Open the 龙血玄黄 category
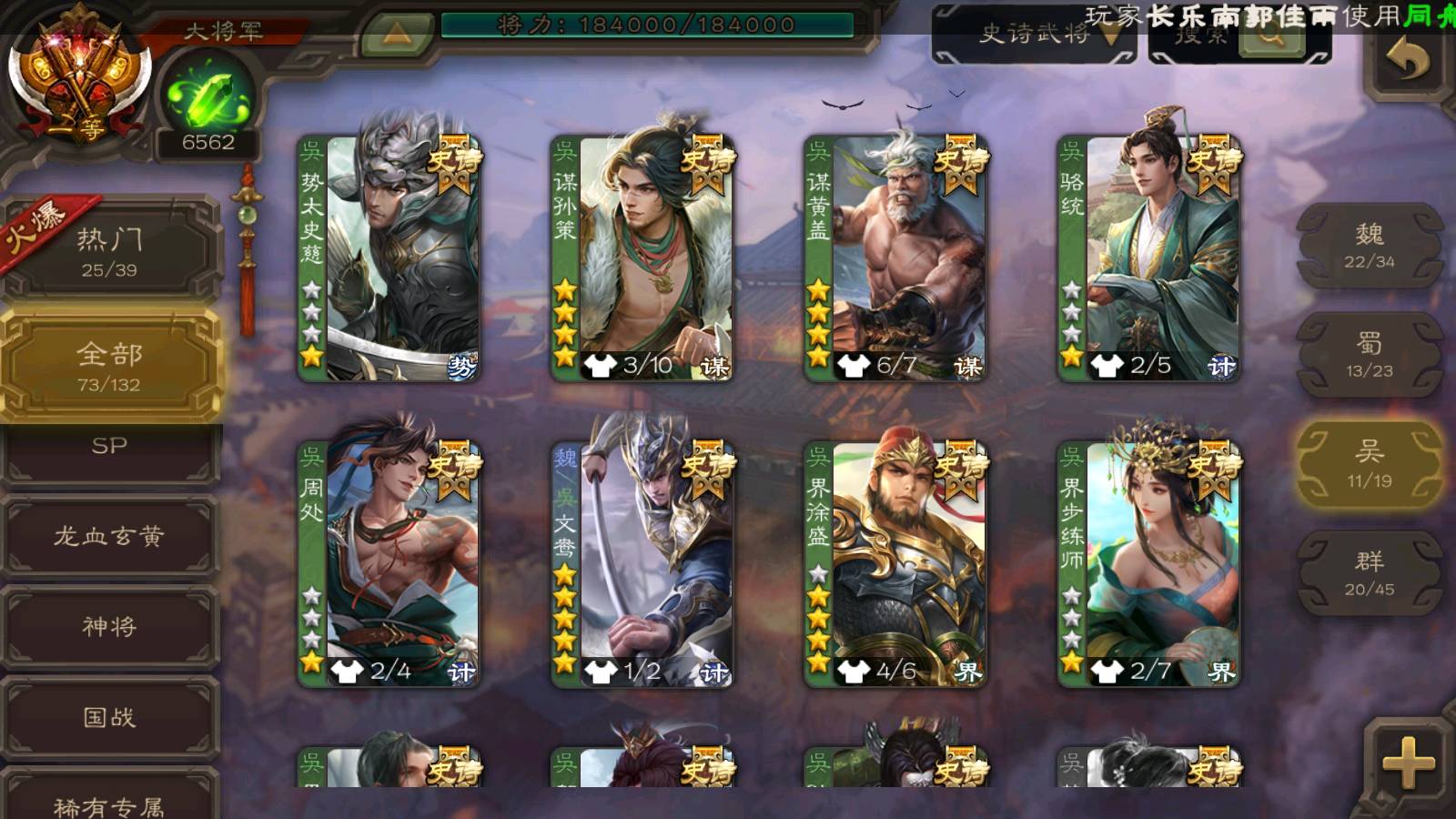This screenshot has height=819, width=1456. tap(109, 536)
